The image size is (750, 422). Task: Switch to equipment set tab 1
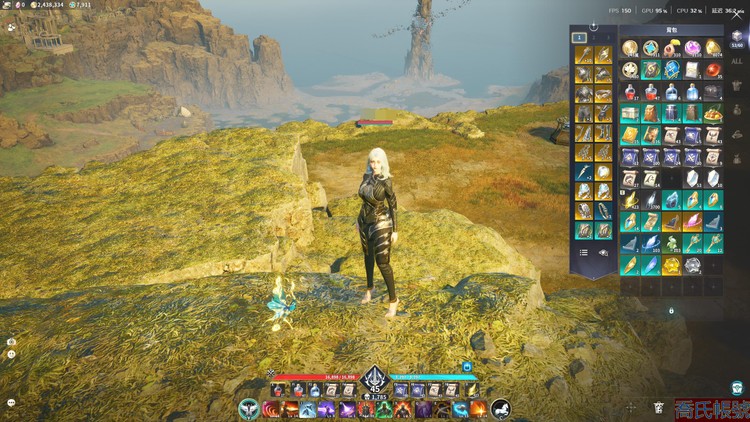[x=579, y=38]
